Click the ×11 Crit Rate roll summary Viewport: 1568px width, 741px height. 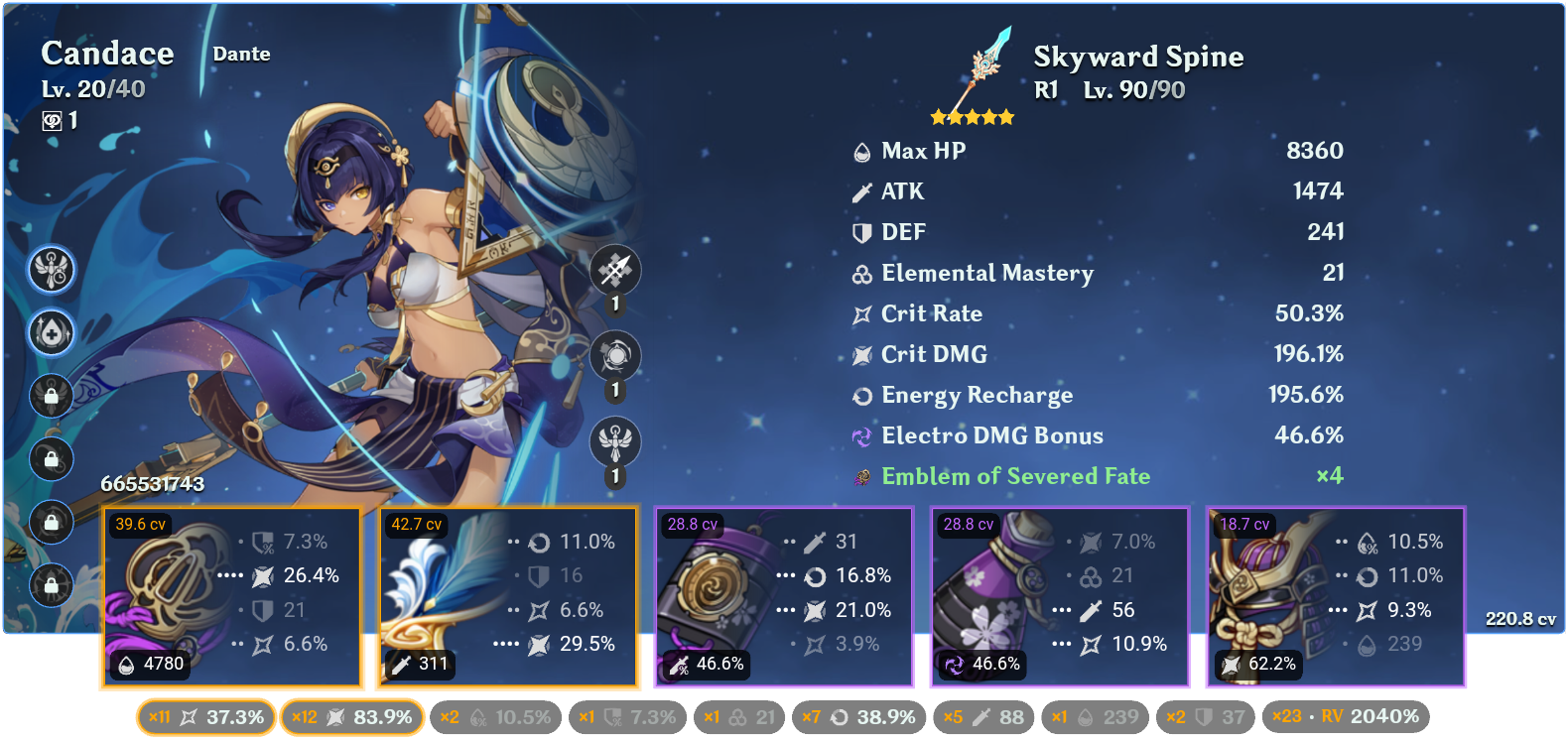pos(204,716)
